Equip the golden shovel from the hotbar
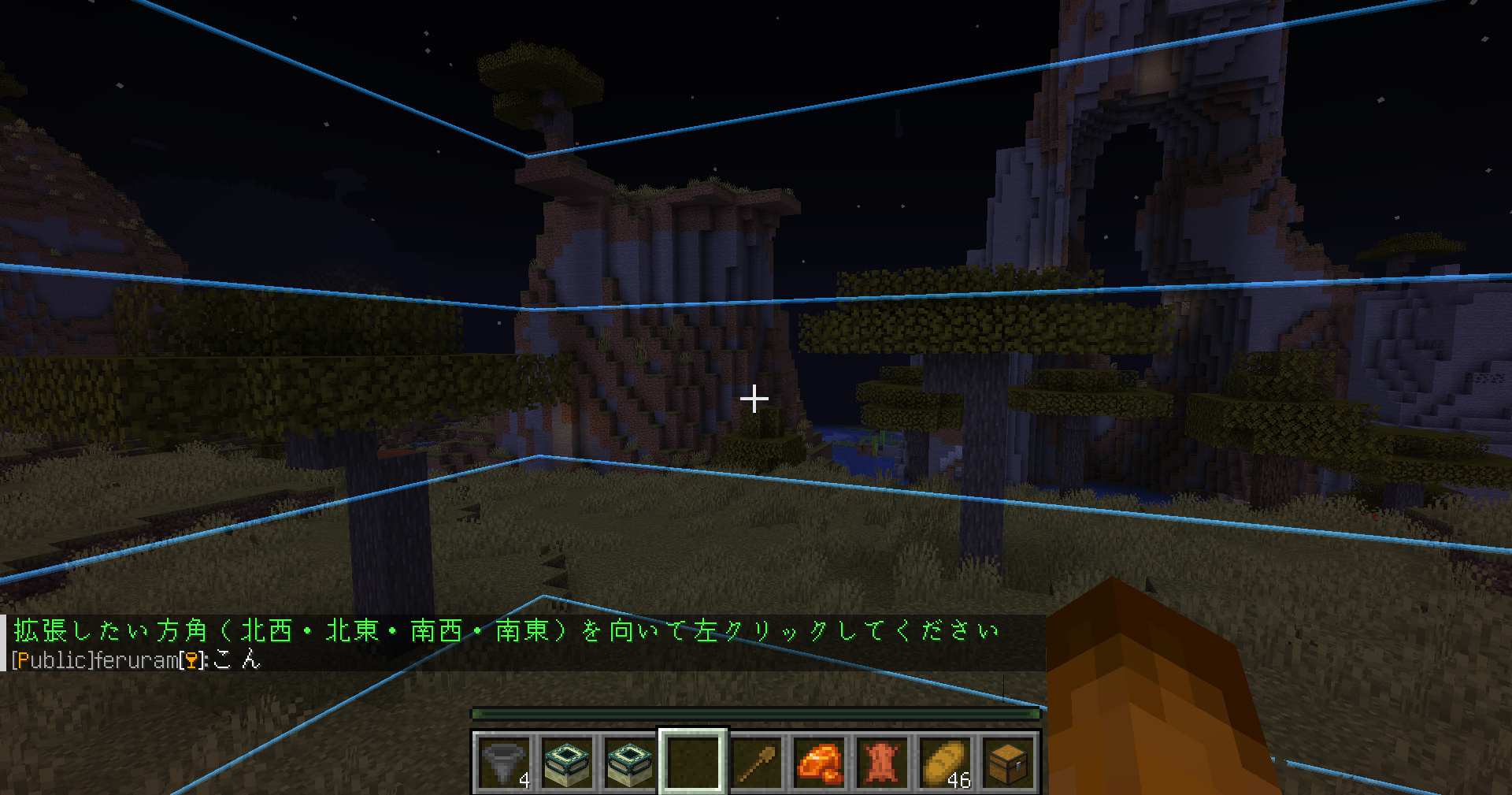Image resolution: width=1512 pixels, height=795 pixels. tap(756, 762)
